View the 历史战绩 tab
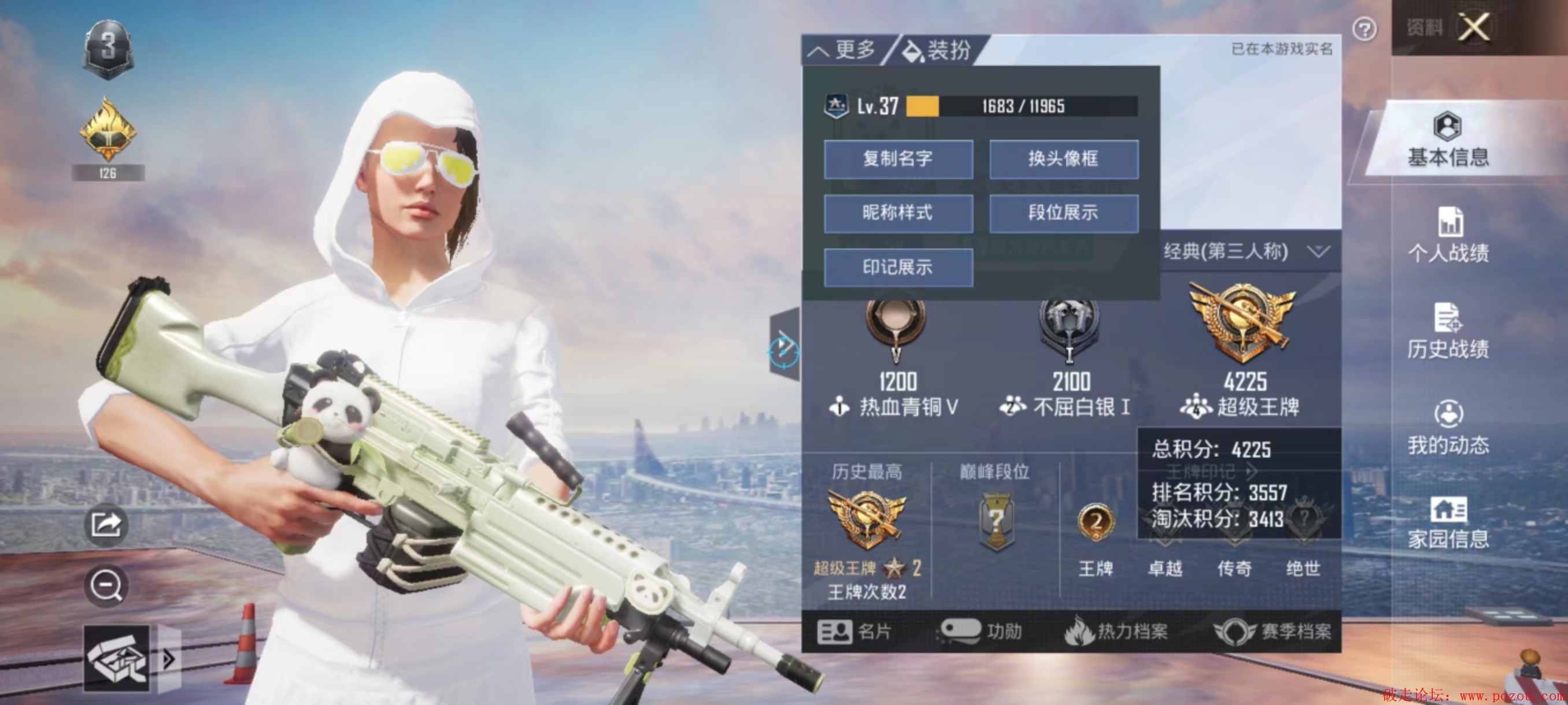This screenshot has height=705, width=1568. (1448, 332)
